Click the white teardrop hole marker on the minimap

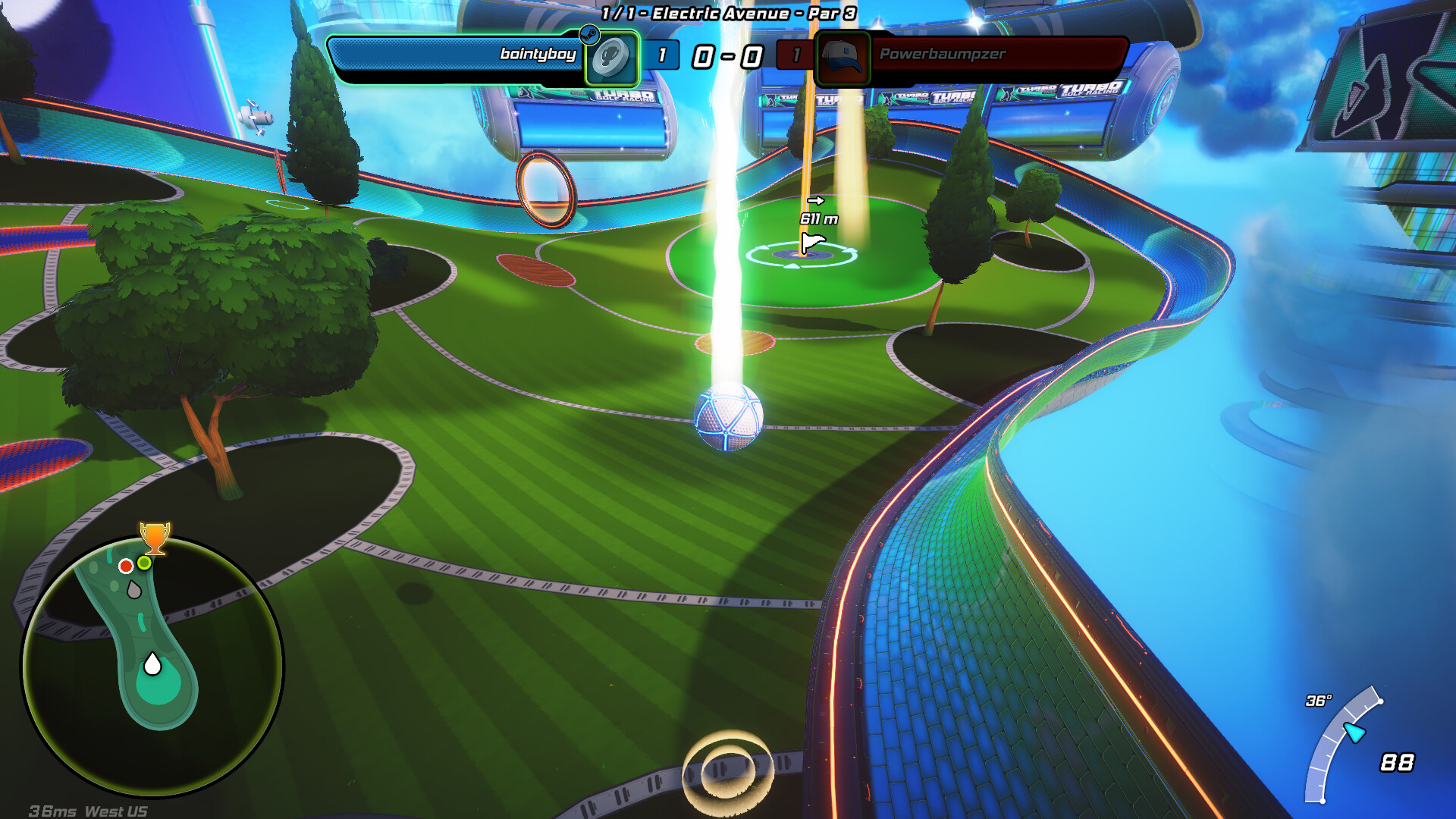pos(155,665)
